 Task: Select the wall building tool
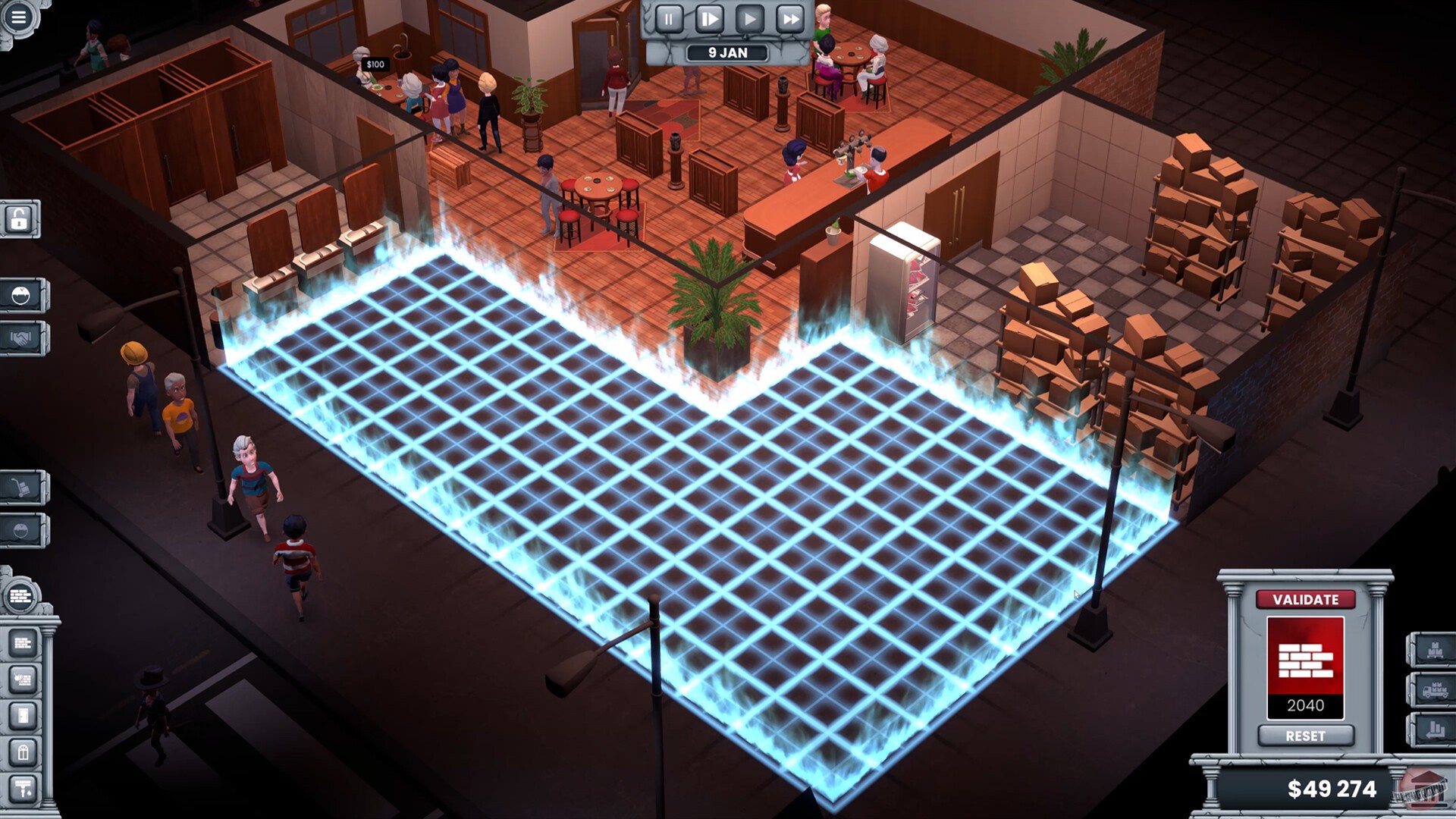tap(22, 643)
